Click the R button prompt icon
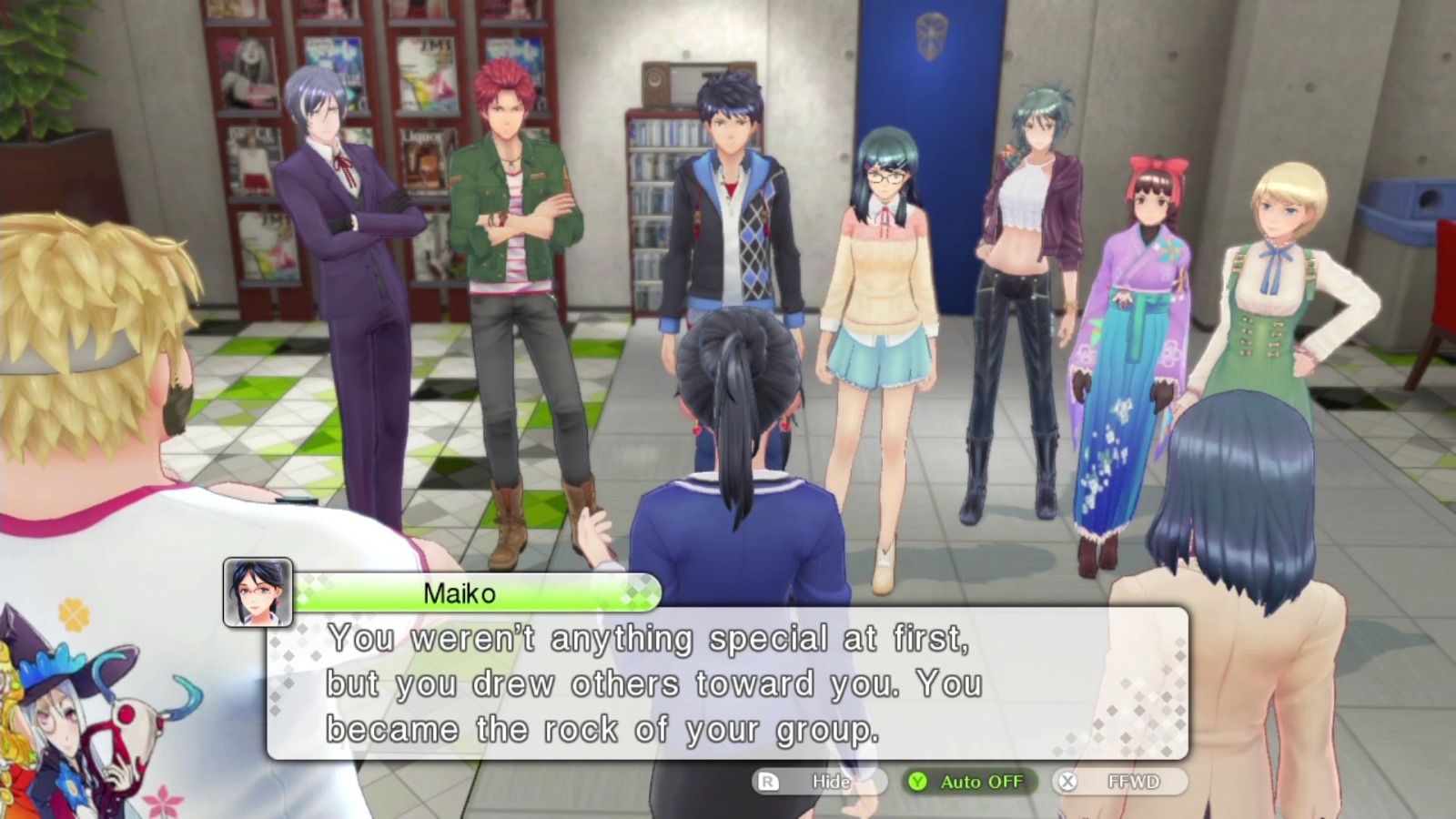The image size is (1456, 819). coord(769,781)
